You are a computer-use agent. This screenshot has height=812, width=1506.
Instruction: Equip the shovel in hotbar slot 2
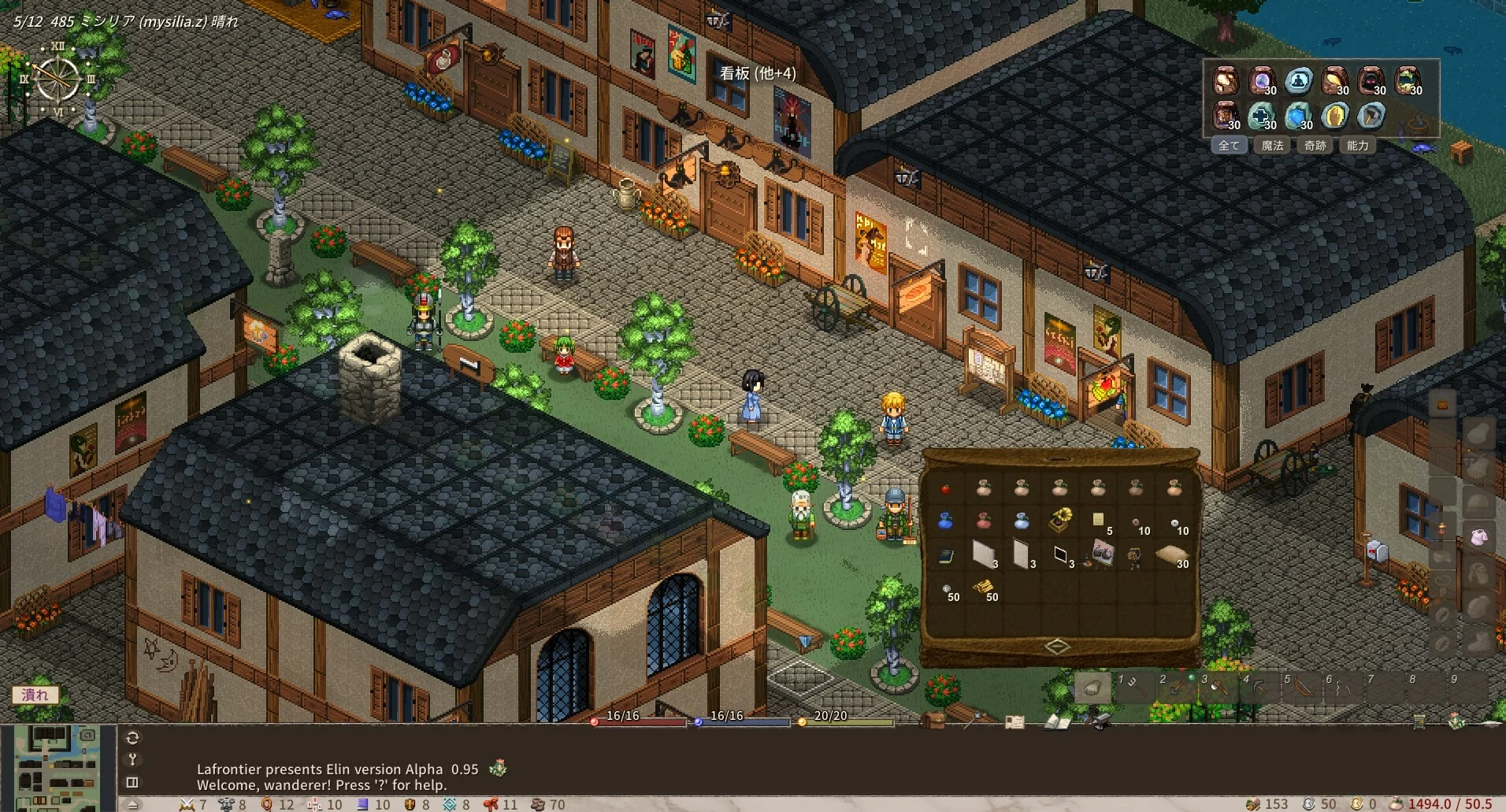coord(1176,688)
